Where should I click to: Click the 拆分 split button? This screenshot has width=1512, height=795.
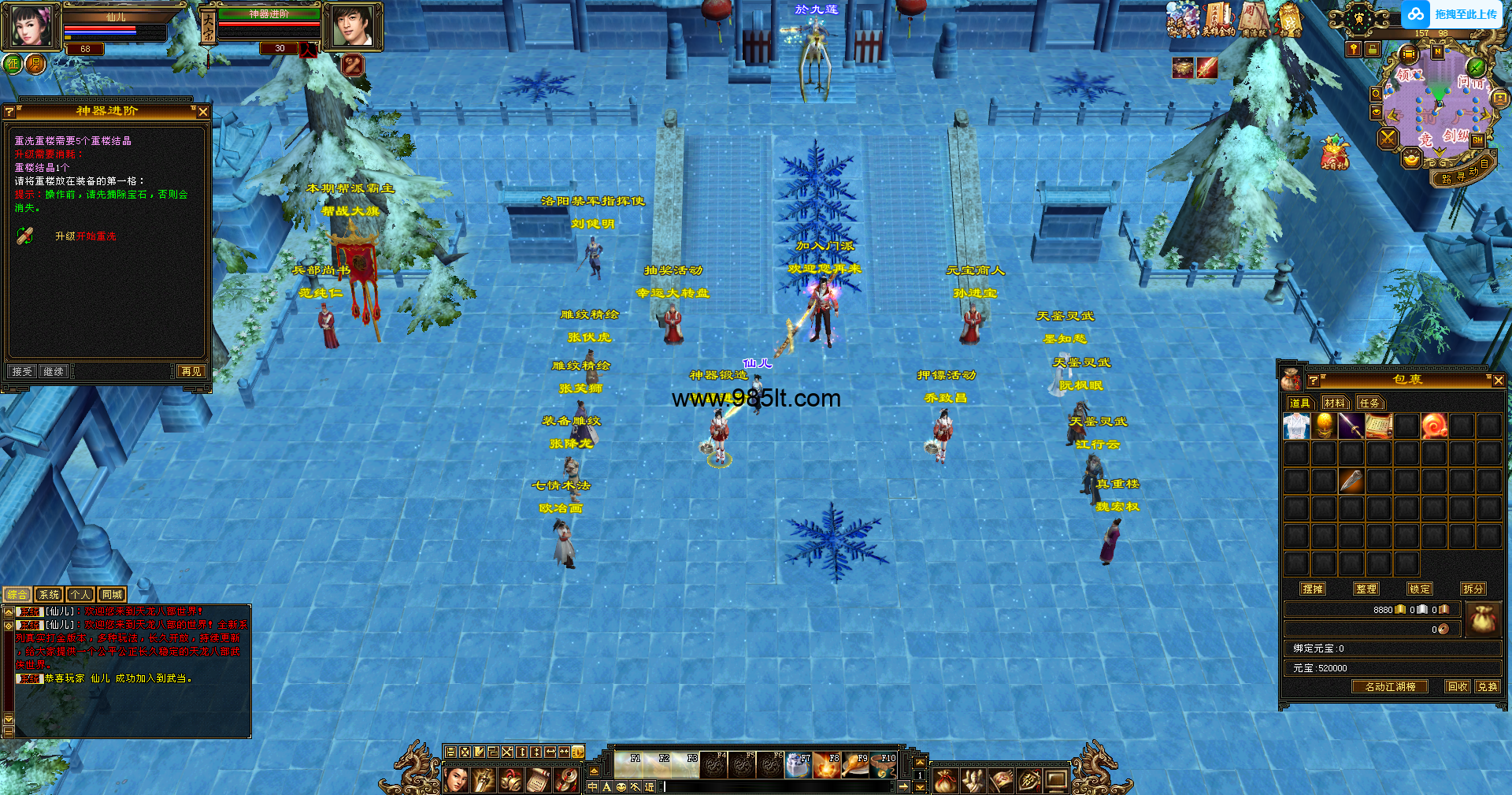(x=1473, y=589)
